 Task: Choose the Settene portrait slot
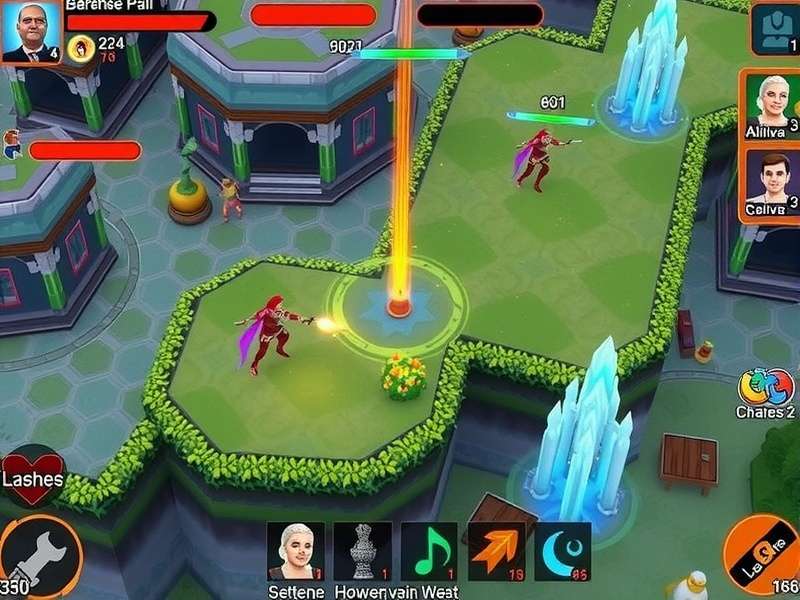point(295,551)
